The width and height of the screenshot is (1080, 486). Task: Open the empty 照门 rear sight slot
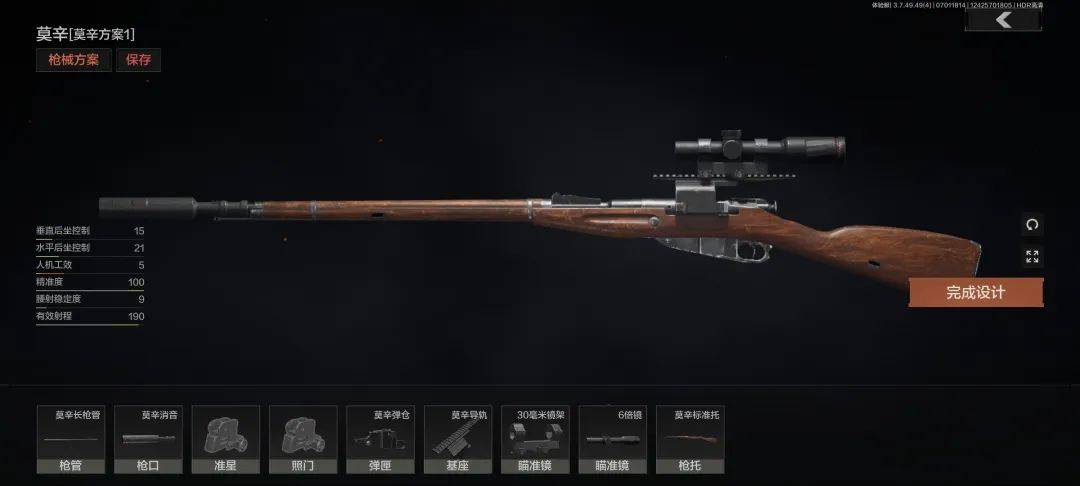point(303,439)
